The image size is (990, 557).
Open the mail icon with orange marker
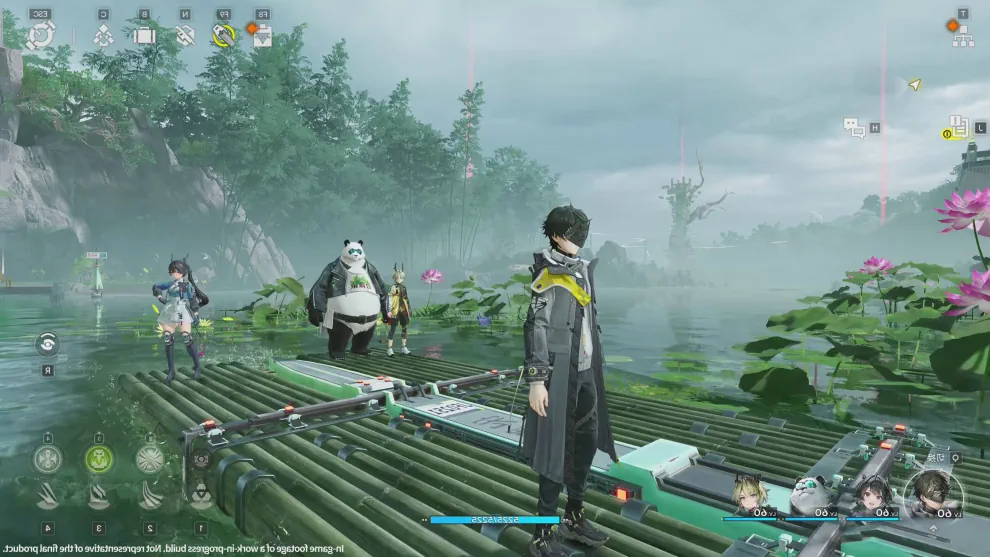(260, 35)
